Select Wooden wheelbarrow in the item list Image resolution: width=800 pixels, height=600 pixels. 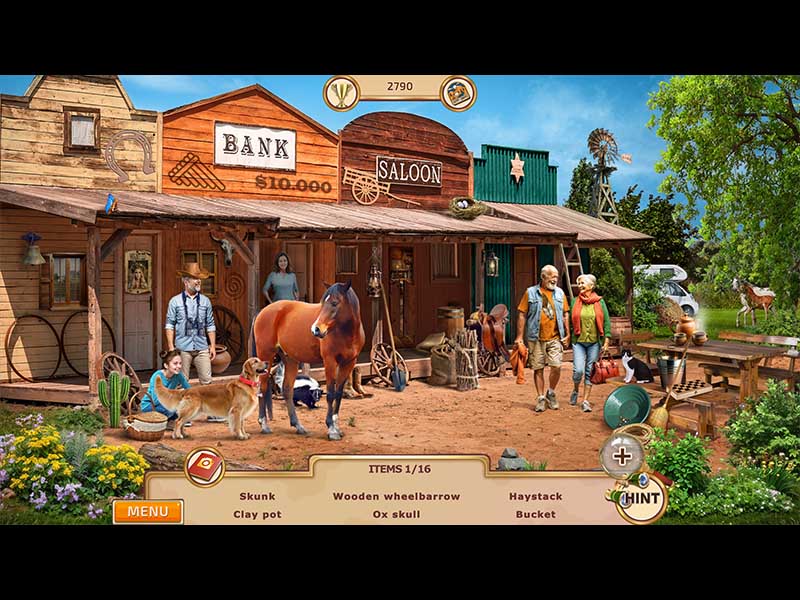(396, 496)
